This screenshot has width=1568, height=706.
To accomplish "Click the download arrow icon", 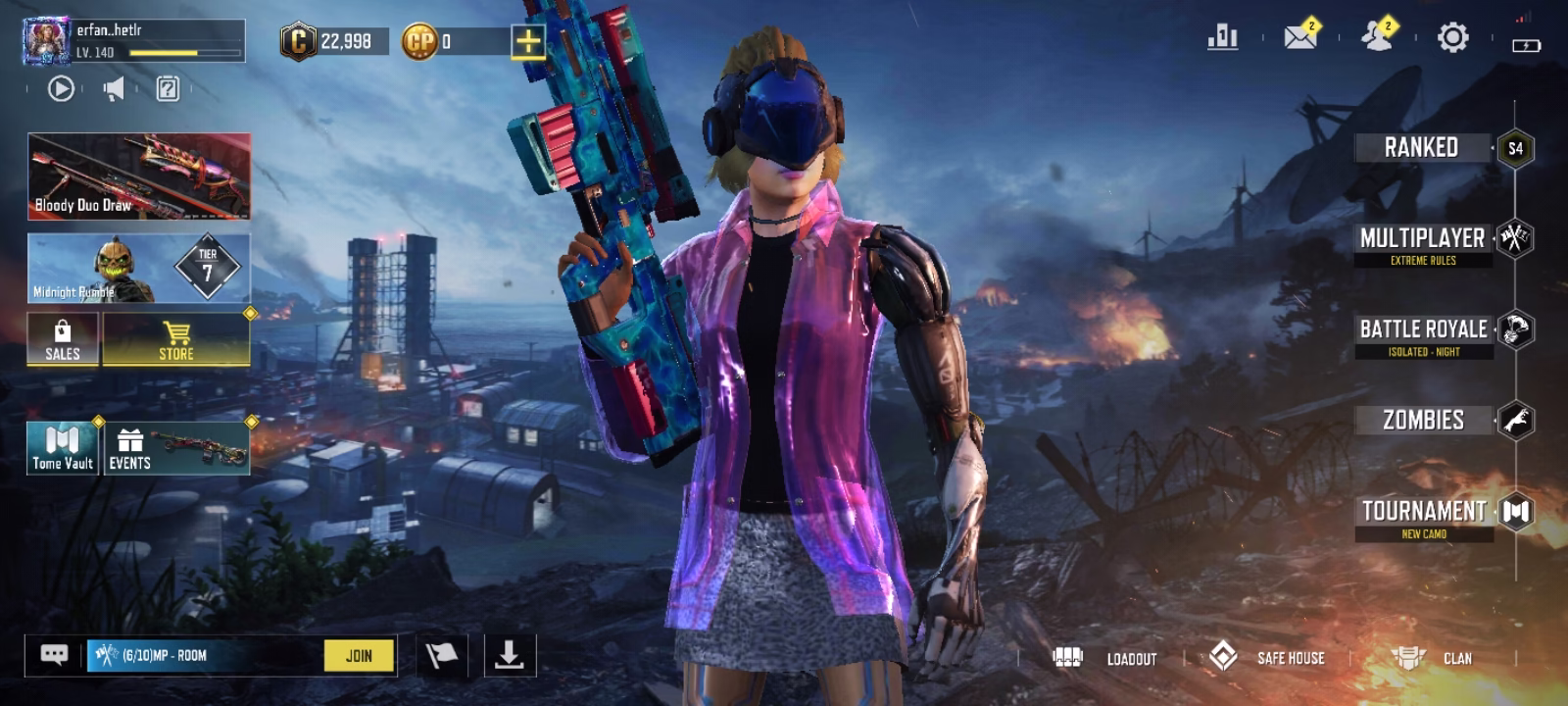I will (x=510, y=655).
